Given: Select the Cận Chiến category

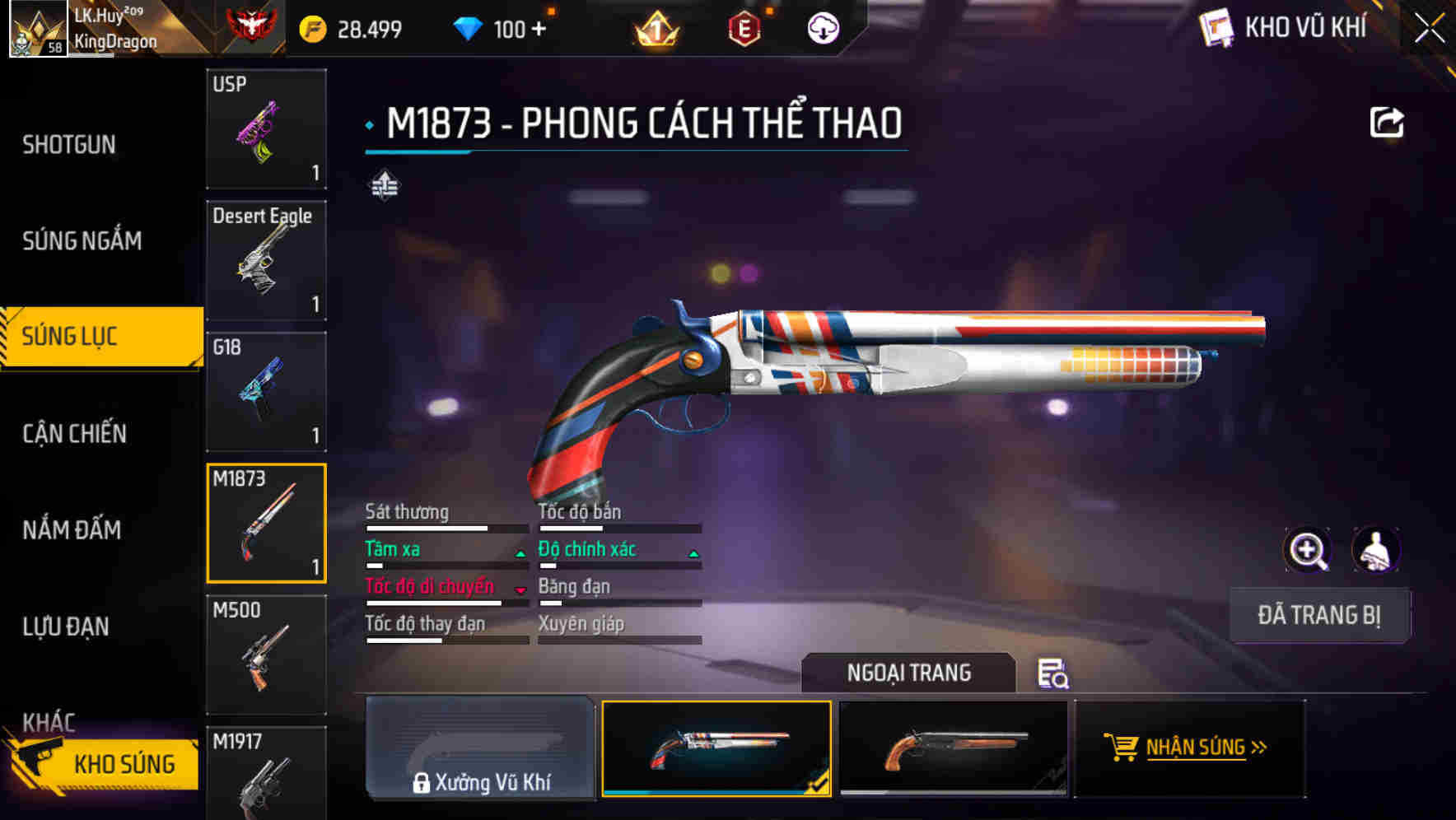Looking at the screenshot, I should click(74, 433).
